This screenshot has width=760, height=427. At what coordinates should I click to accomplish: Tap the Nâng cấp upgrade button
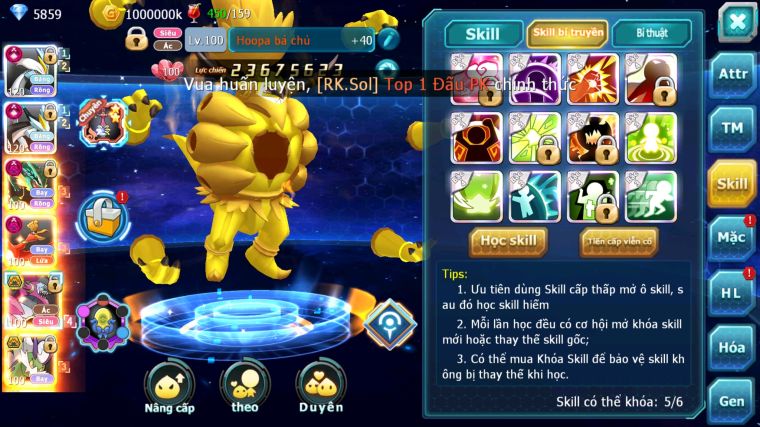pos(169,386)
